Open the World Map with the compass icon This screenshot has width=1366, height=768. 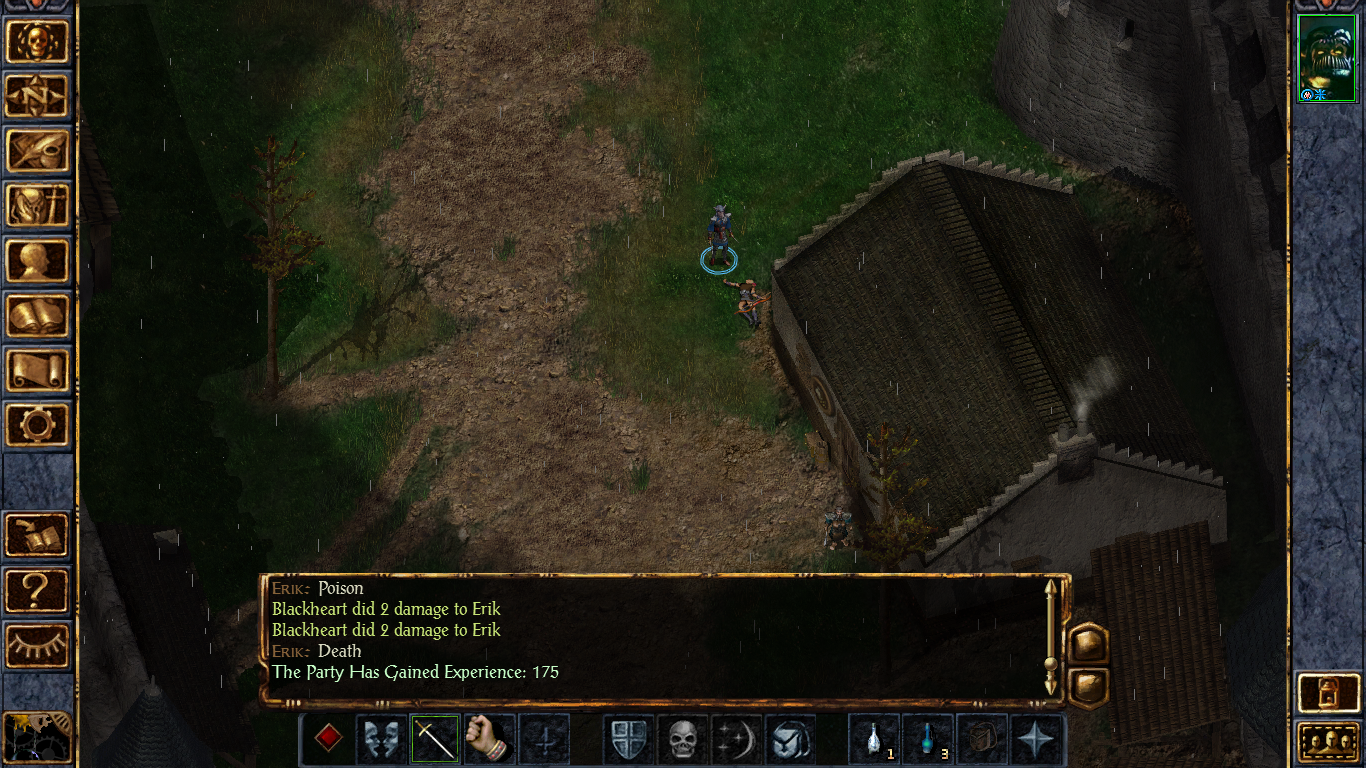pos(38,95)
